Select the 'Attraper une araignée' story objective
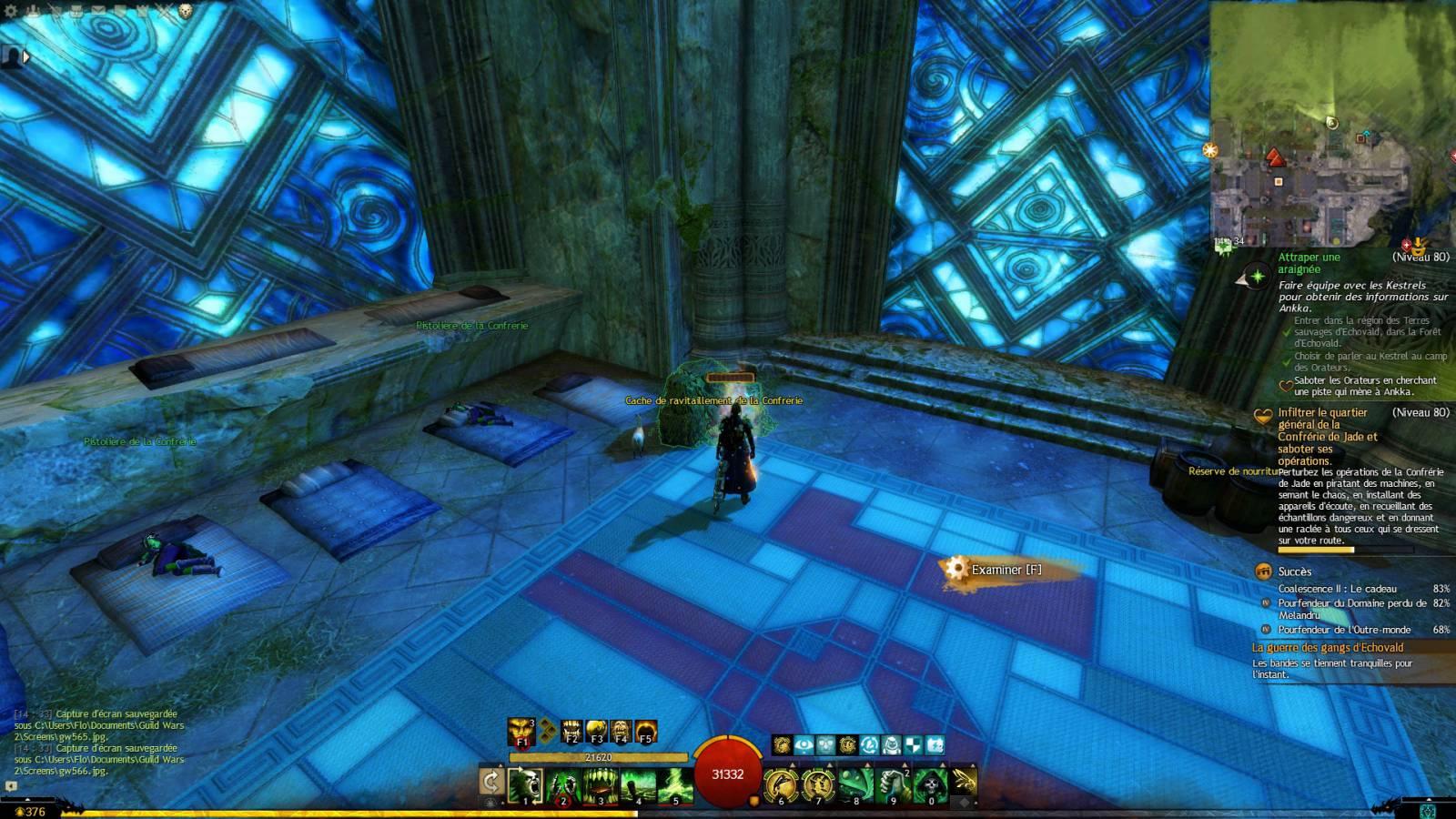Screen dimensions: 1456x819 click(1309, 263)
